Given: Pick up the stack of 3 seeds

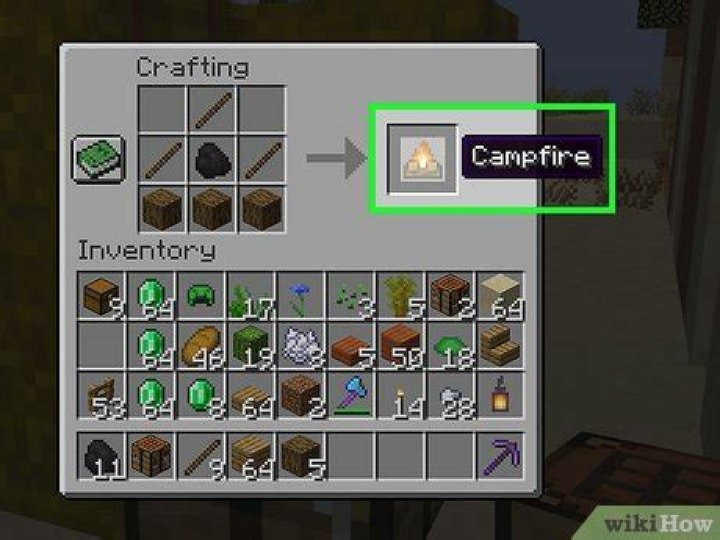Looking at the screenshot, I should click(350, 295).
